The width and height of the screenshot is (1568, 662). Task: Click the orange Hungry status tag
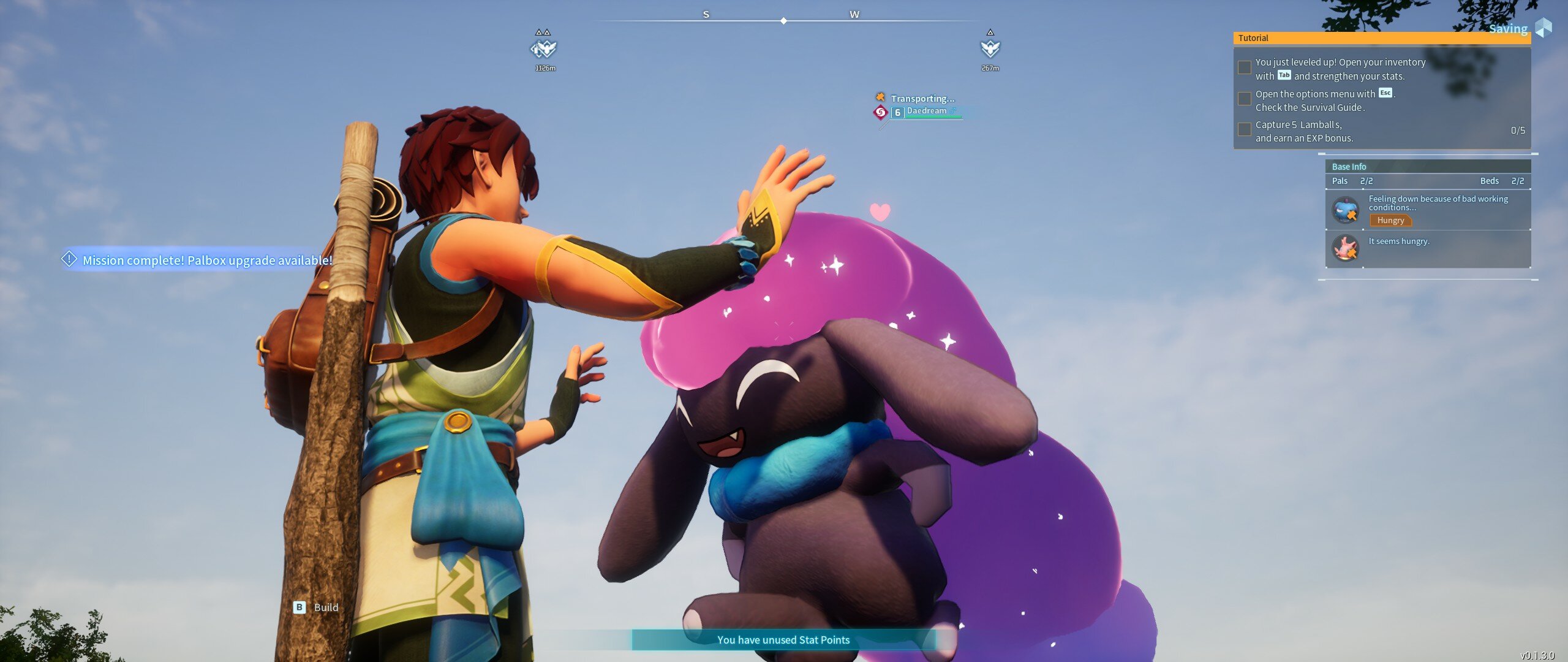coord(1390,221)
